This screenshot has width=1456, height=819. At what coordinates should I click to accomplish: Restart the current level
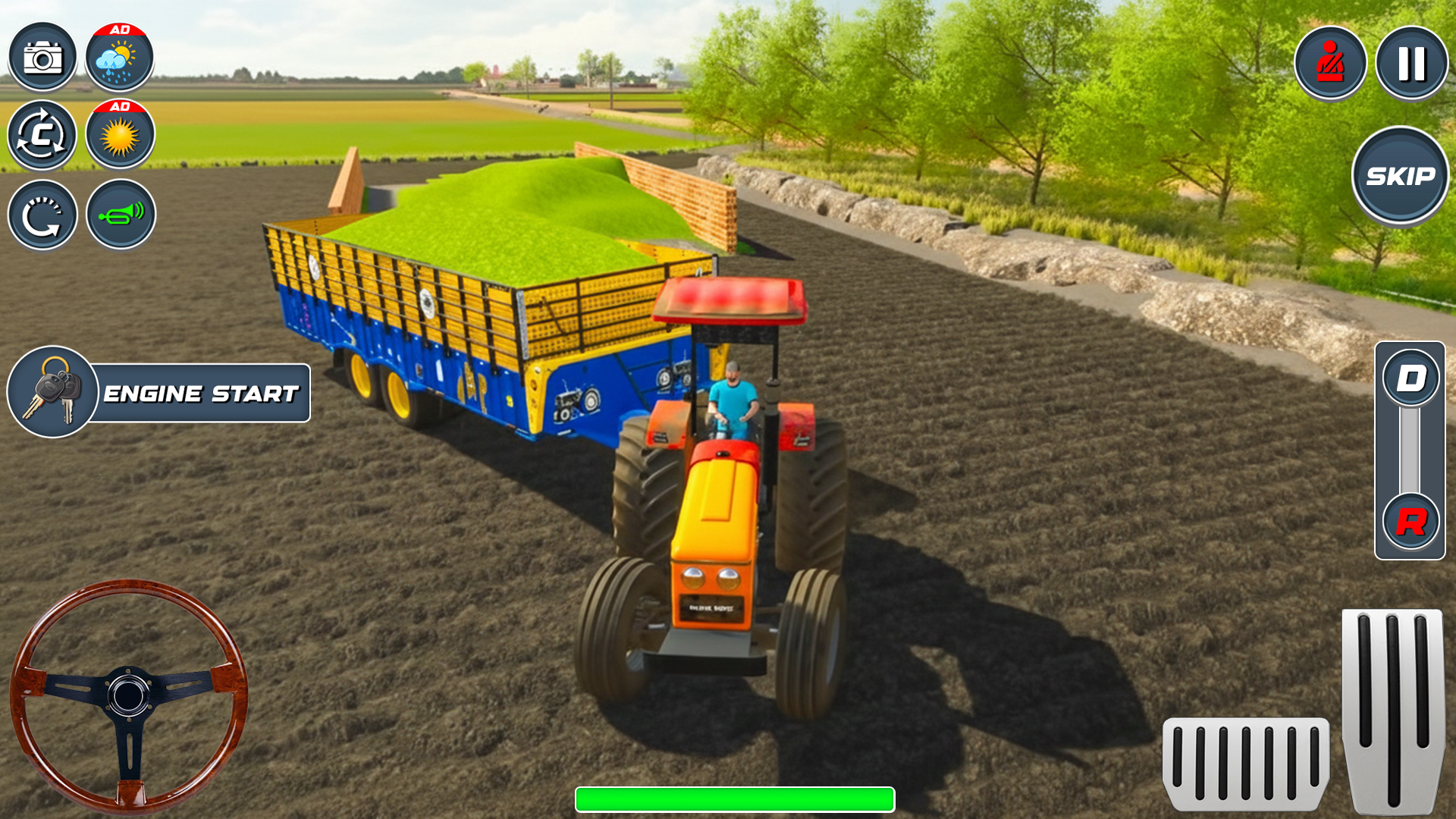pyautogui.click(x=43, y=215)
